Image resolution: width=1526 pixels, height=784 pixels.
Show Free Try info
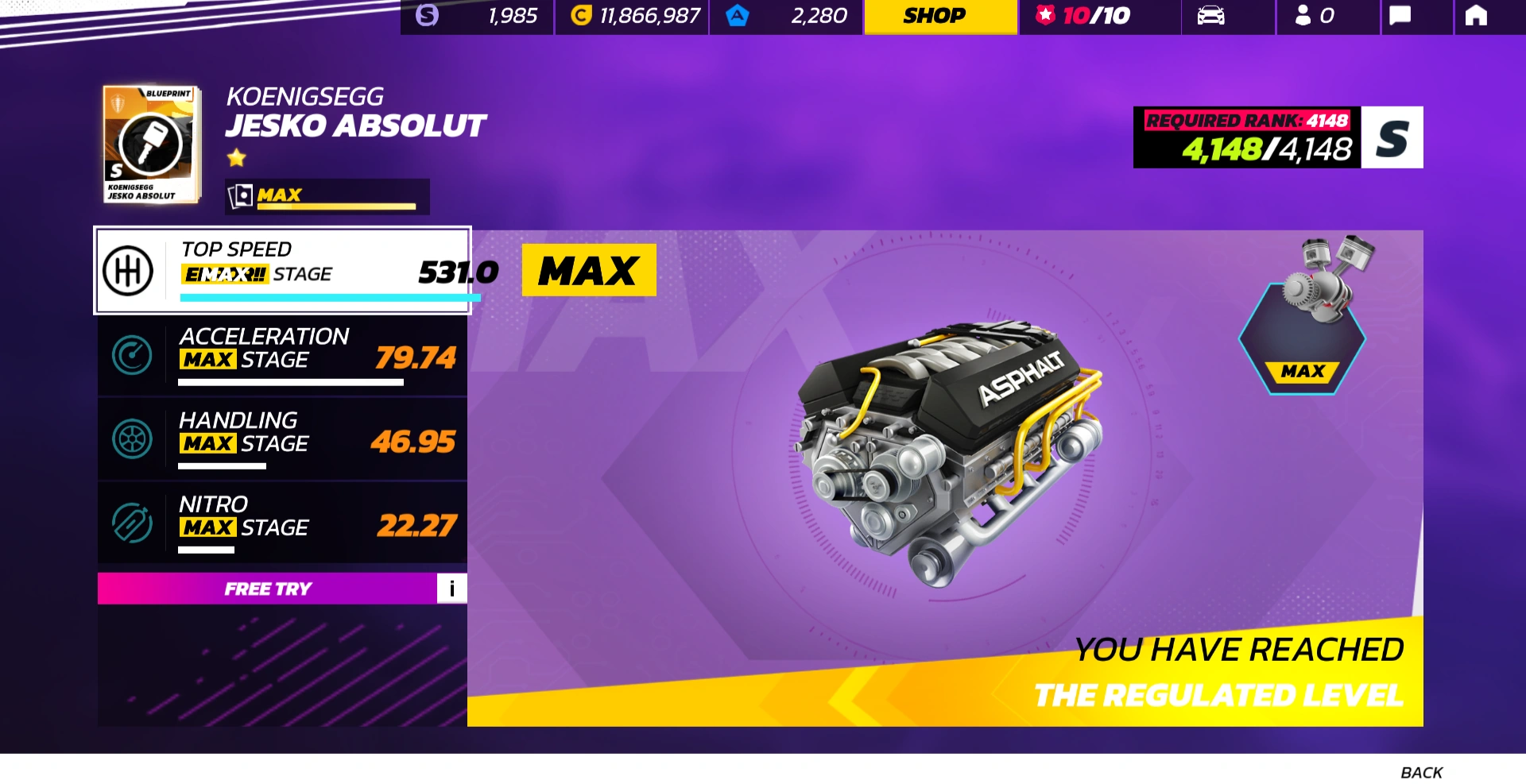pyautogui.click(x=451, y=589)
